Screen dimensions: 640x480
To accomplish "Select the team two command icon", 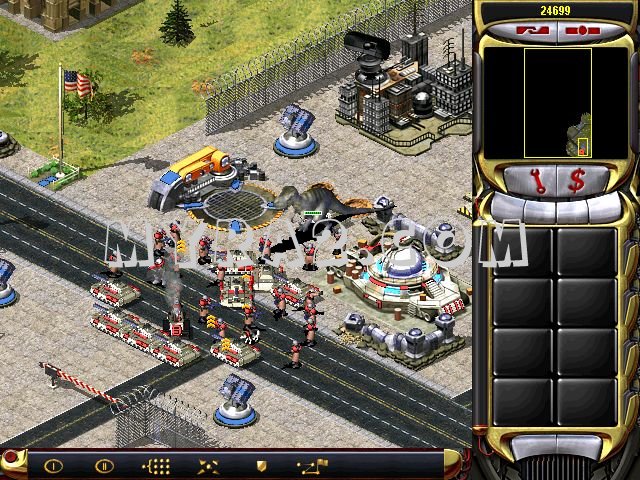I will (x=105, y=465).
